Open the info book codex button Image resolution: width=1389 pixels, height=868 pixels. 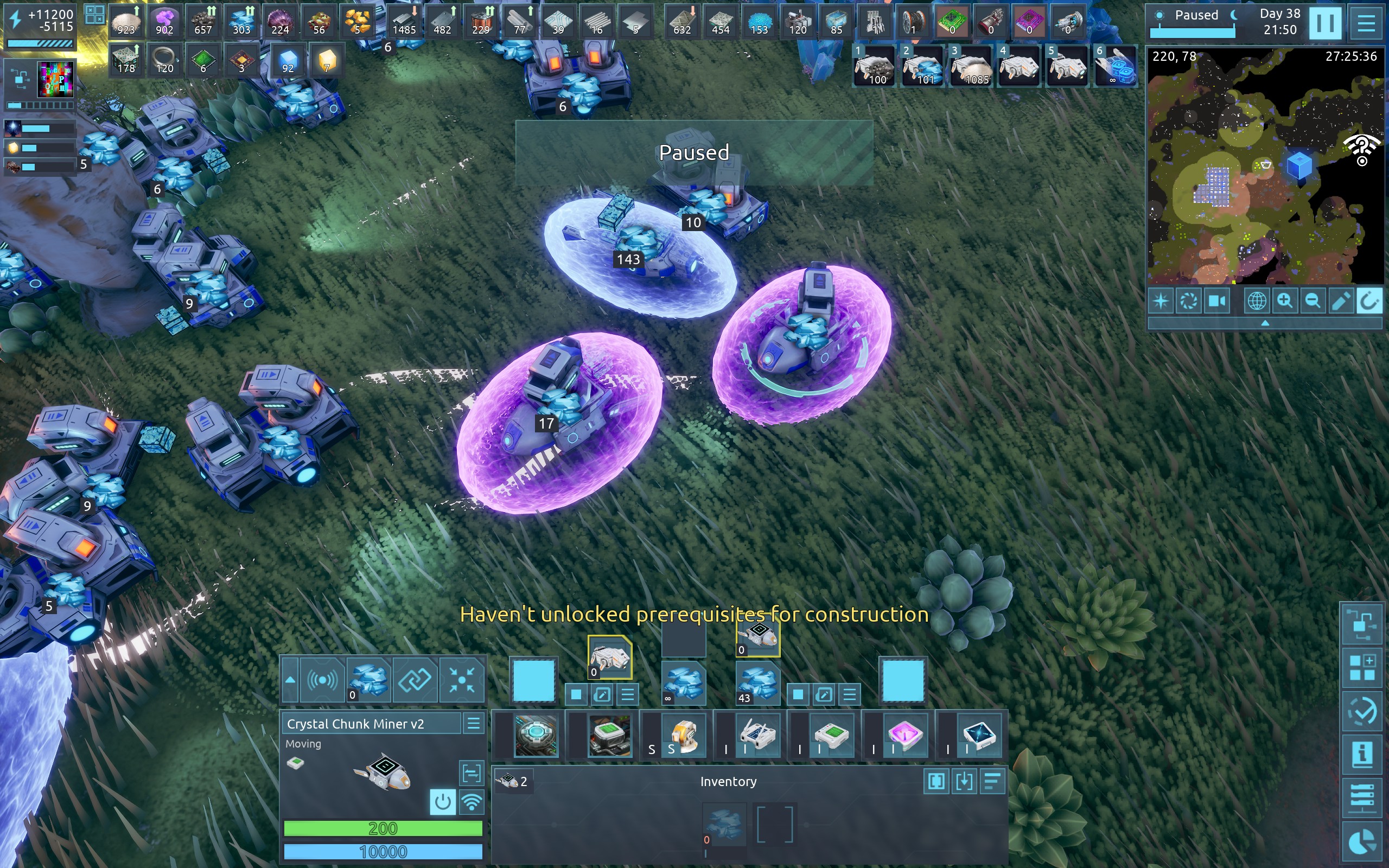pos(1362,754)
